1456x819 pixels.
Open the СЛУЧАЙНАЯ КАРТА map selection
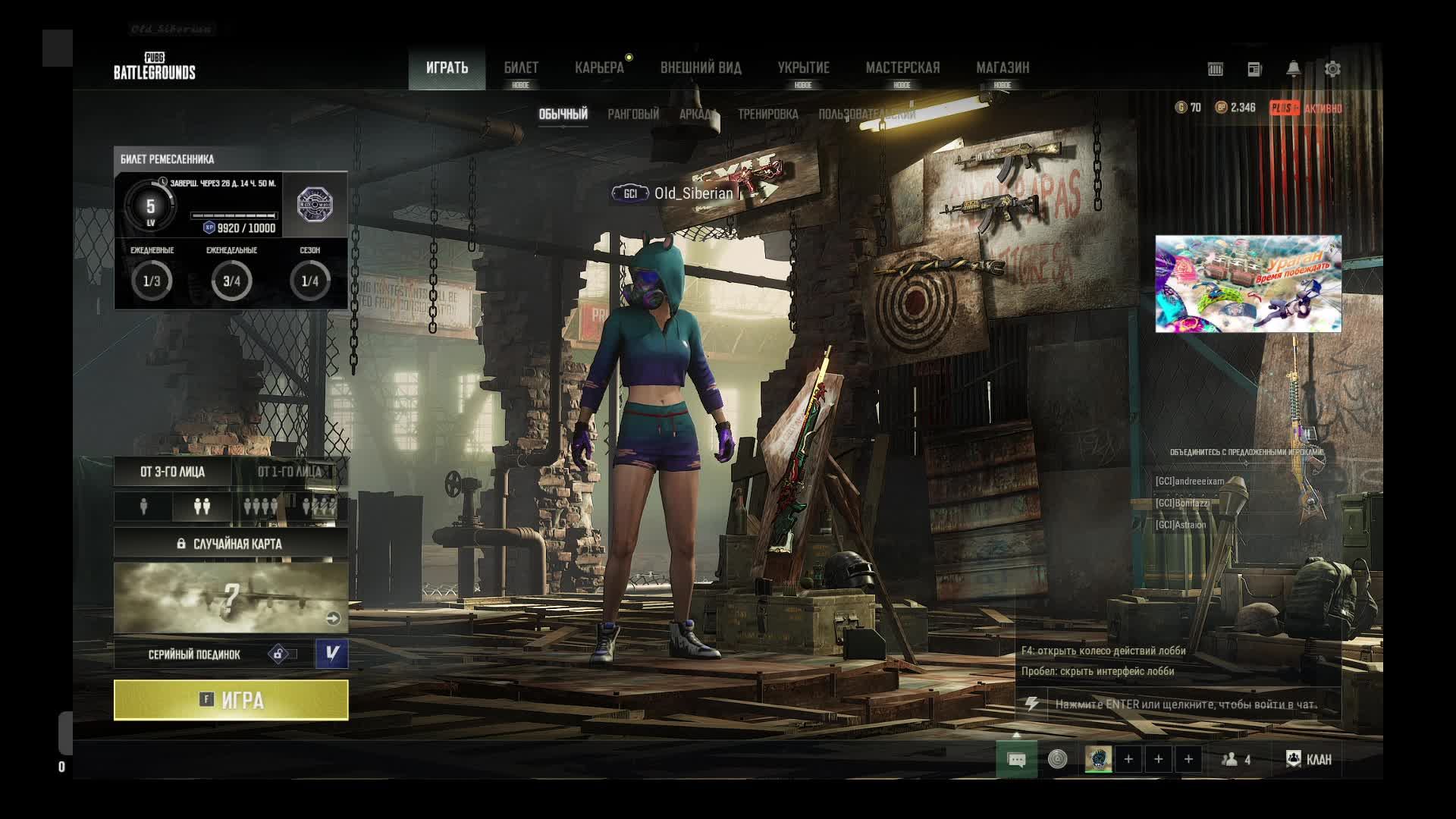[231, 544]
